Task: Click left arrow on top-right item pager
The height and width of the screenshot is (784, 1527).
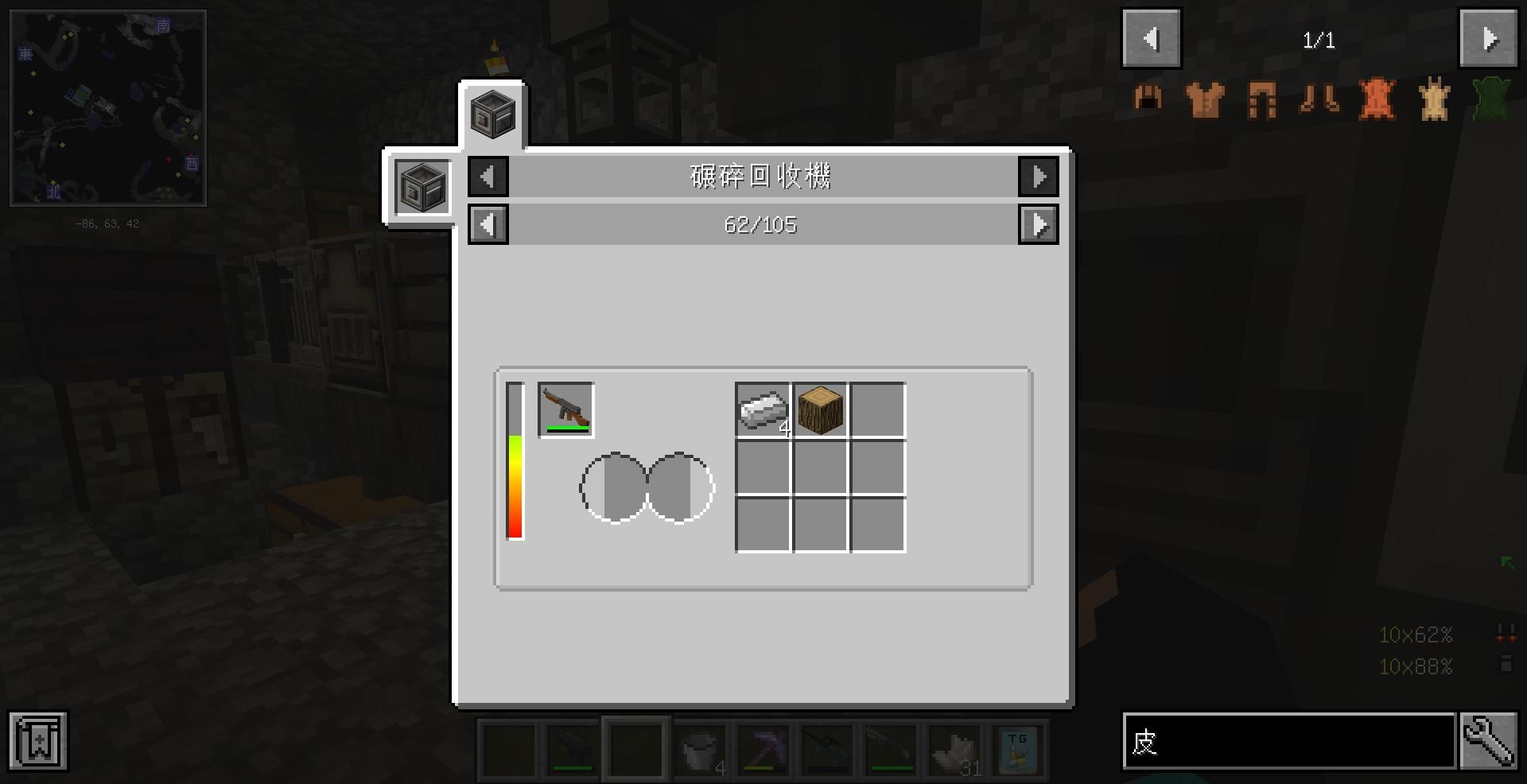Action: point(1151,37)
